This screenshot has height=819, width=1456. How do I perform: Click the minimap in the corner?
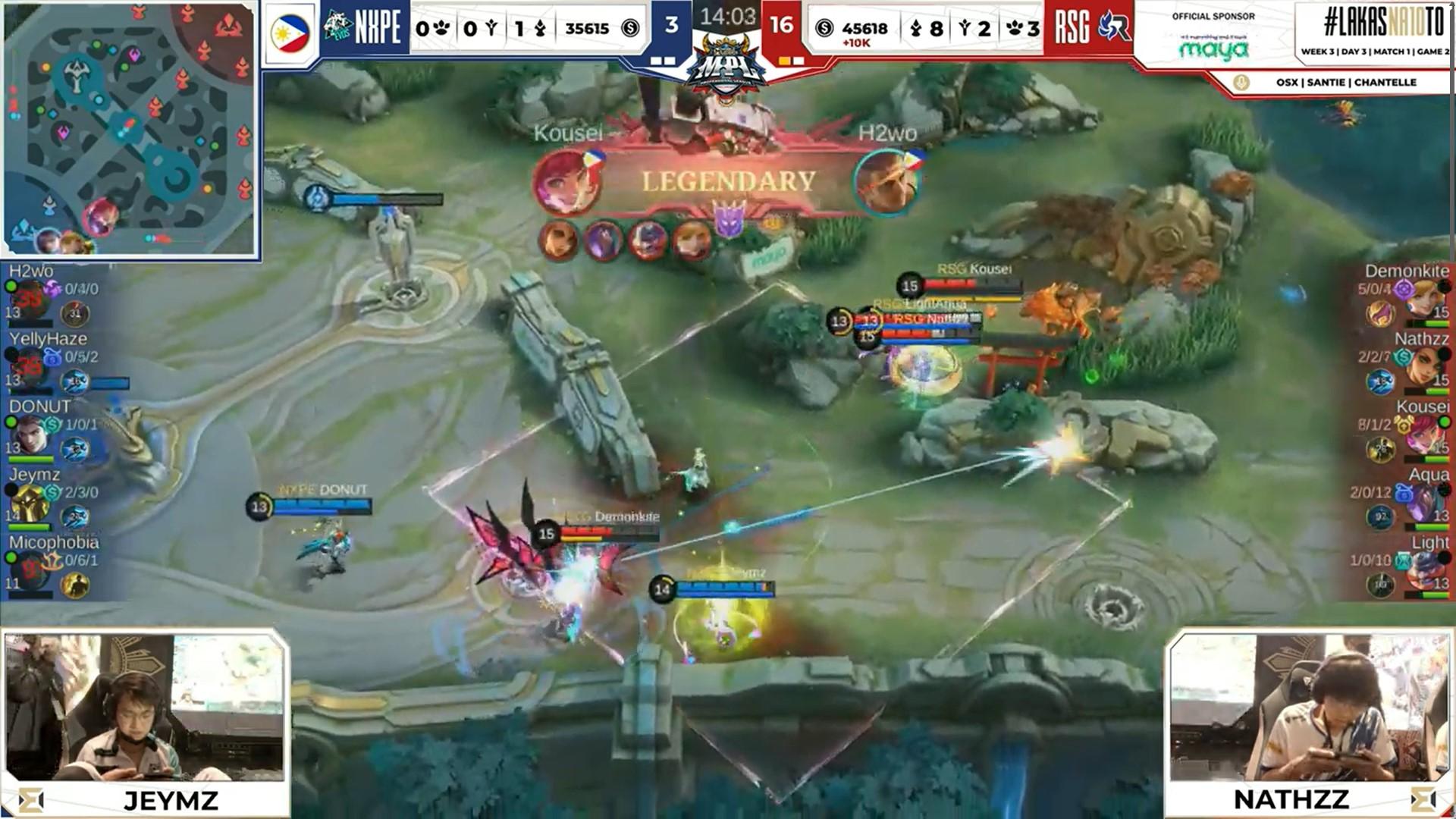click(x=130, y=129)
